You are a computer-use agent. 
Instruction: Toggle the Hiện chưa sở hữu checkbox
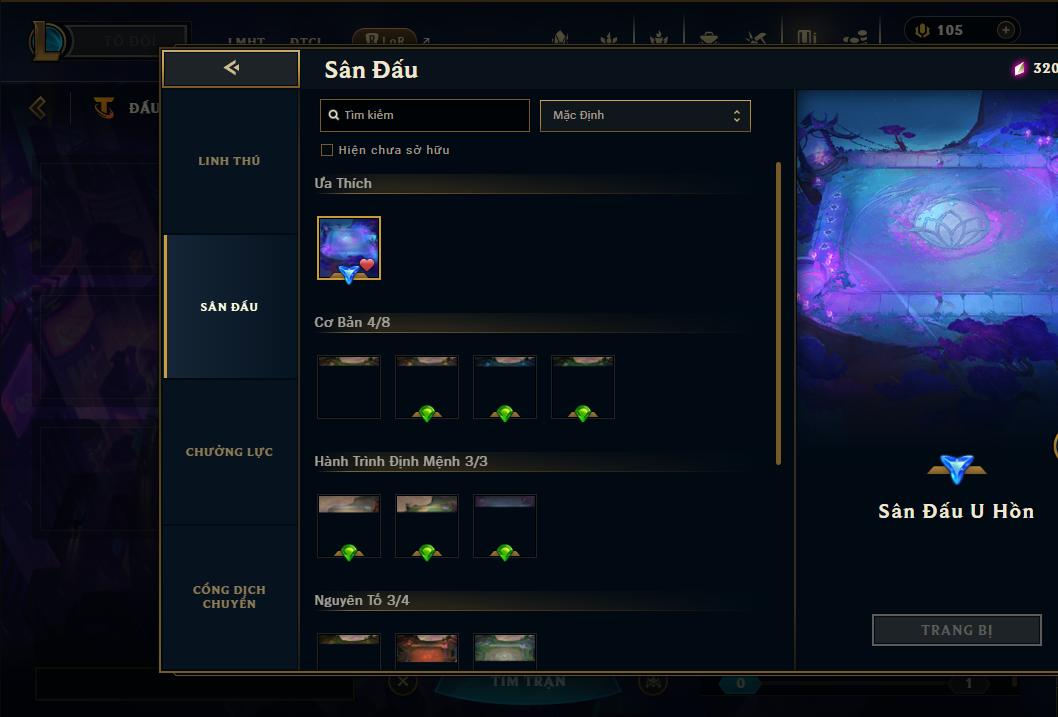pyautogui.click(x=327, y=150)
